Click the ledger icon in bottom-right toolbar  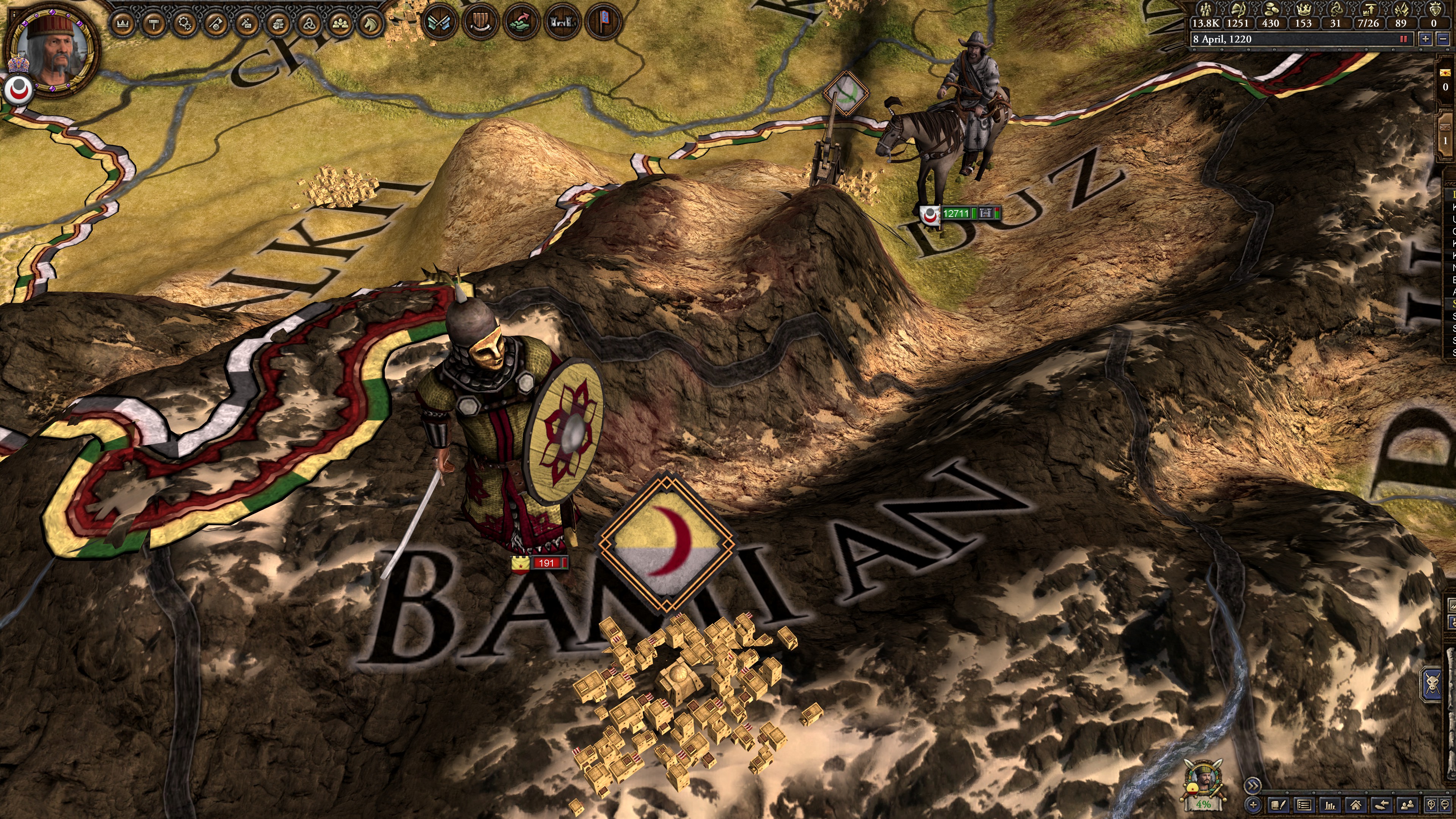point(1304,805)
